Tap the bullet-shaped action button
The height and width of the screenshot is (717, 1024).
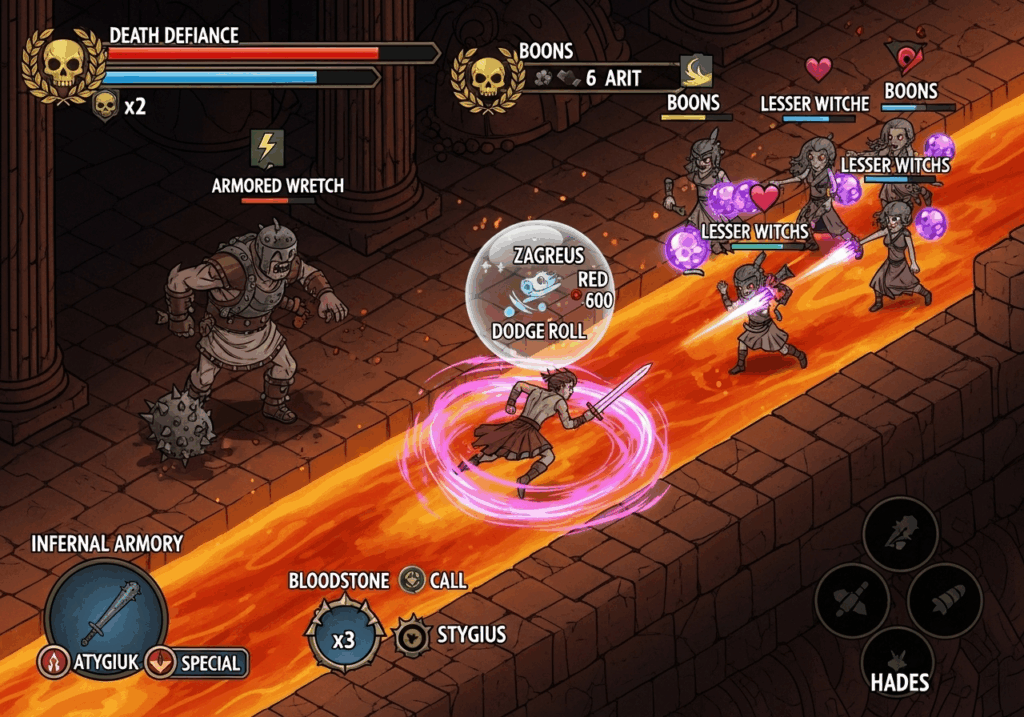945,601
